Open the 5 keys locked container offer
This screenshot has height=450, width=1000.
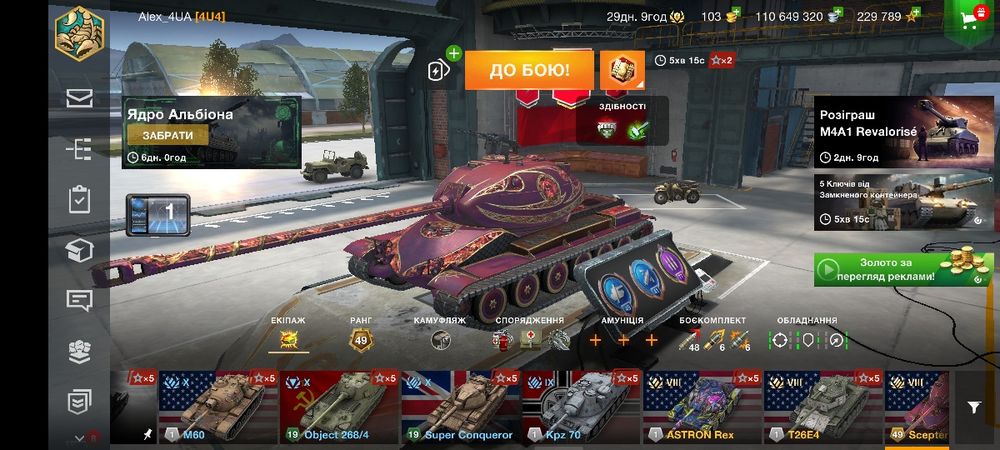click(x=889, y=202)
